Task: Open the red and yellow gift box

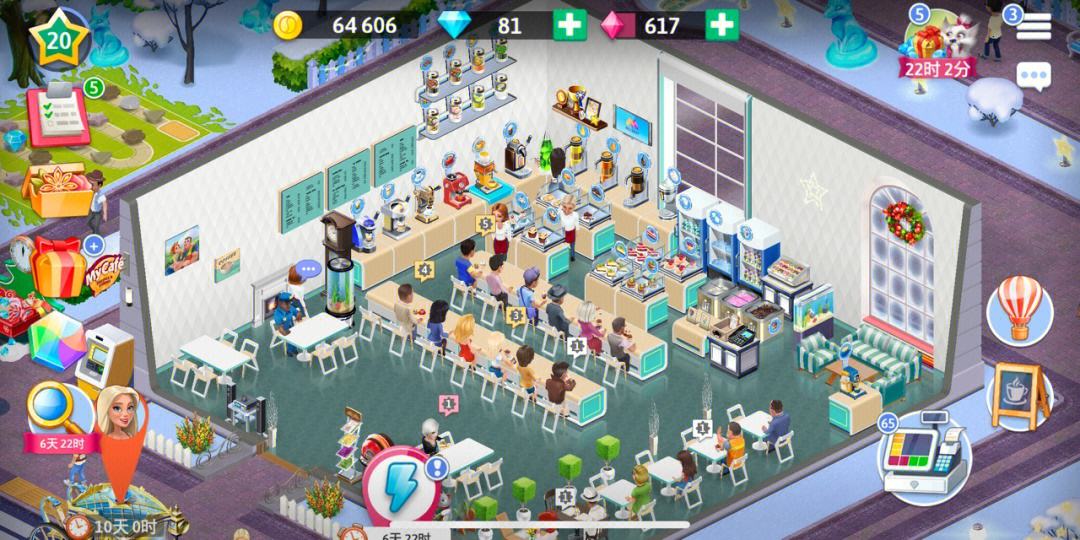Action: tap(58, 266)
